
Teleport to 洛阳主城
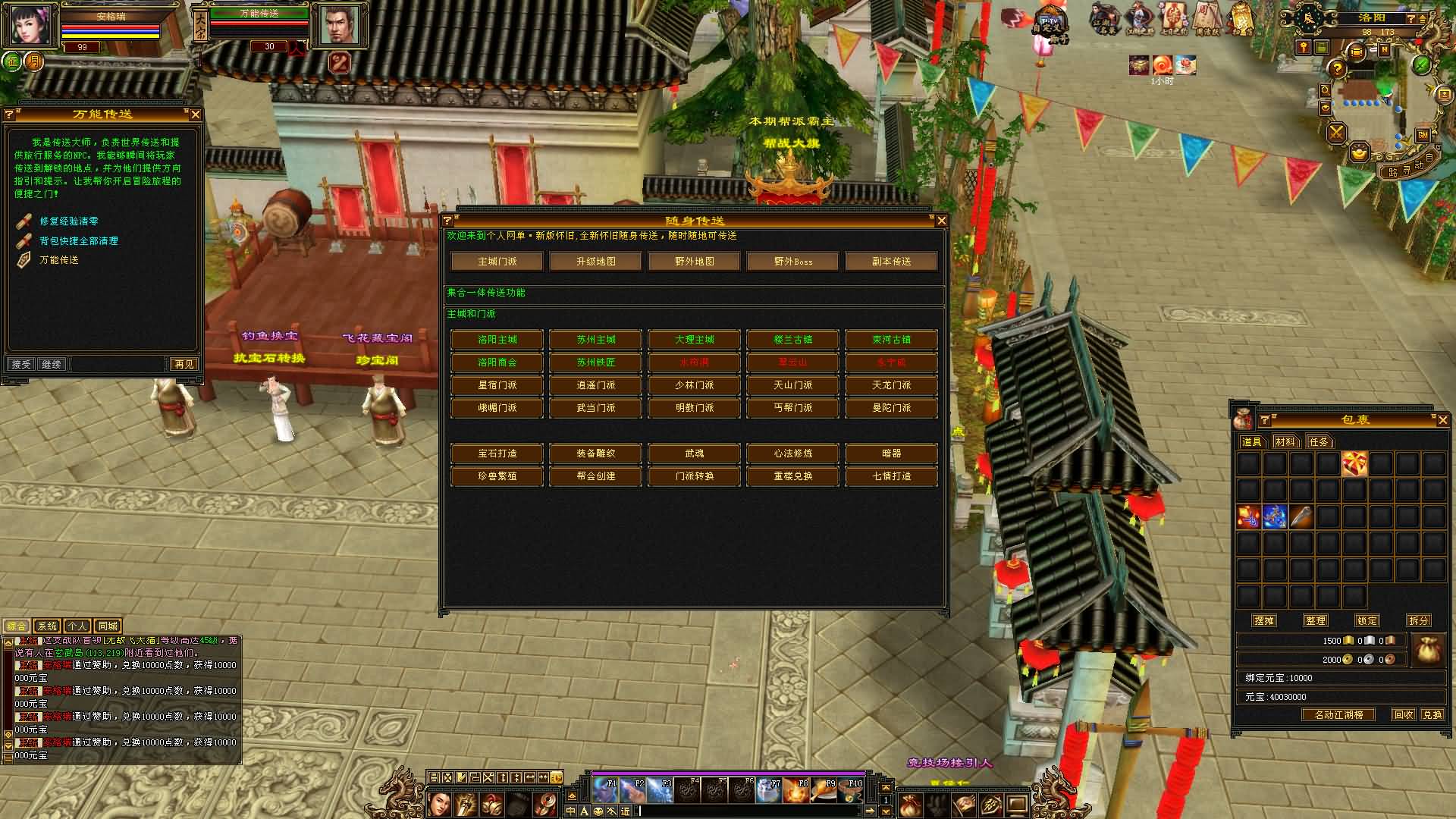tap(497, 340)
